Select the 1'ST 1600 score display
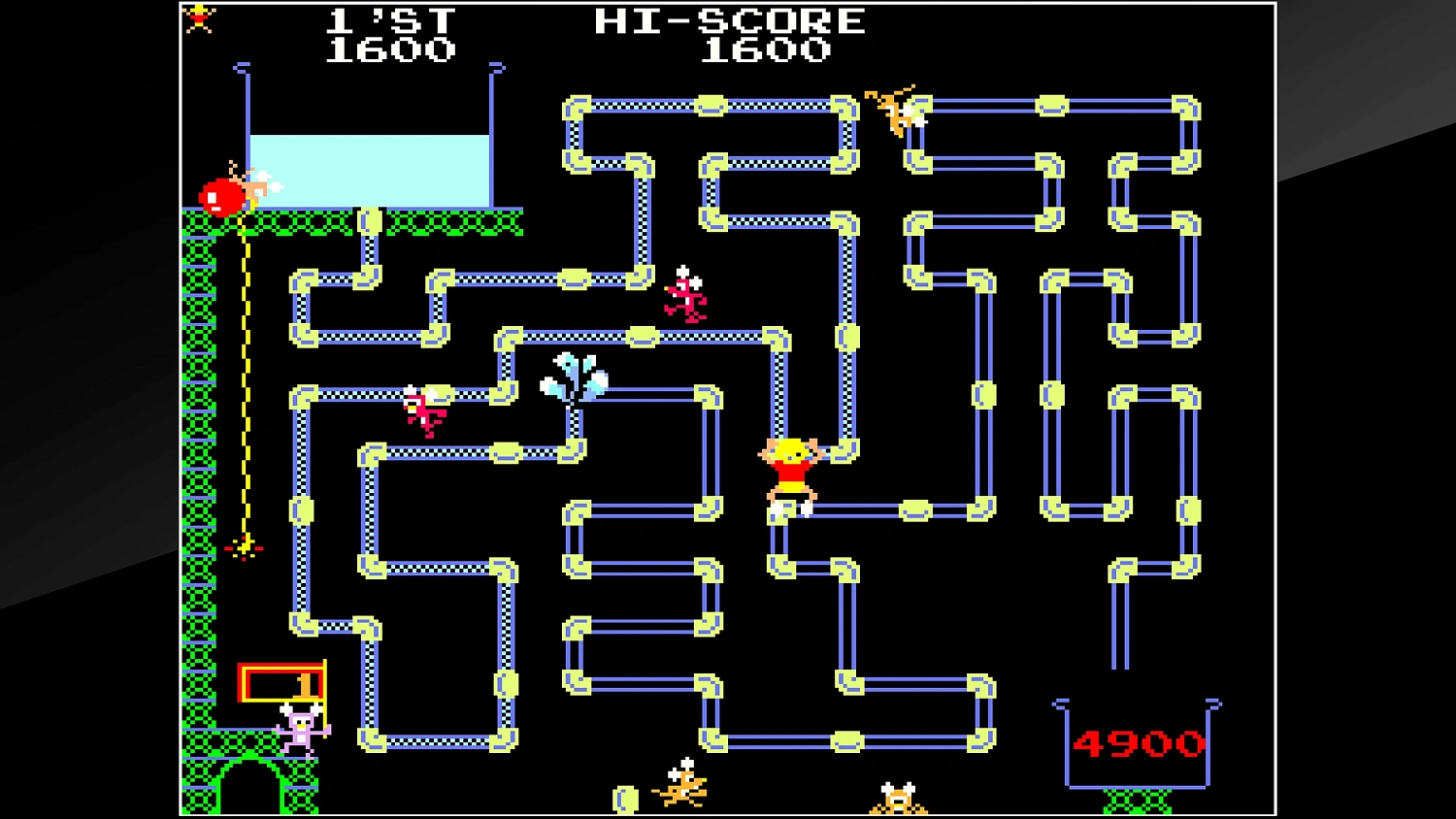Viewport: 1456px width, 819px height. [392, 34]
